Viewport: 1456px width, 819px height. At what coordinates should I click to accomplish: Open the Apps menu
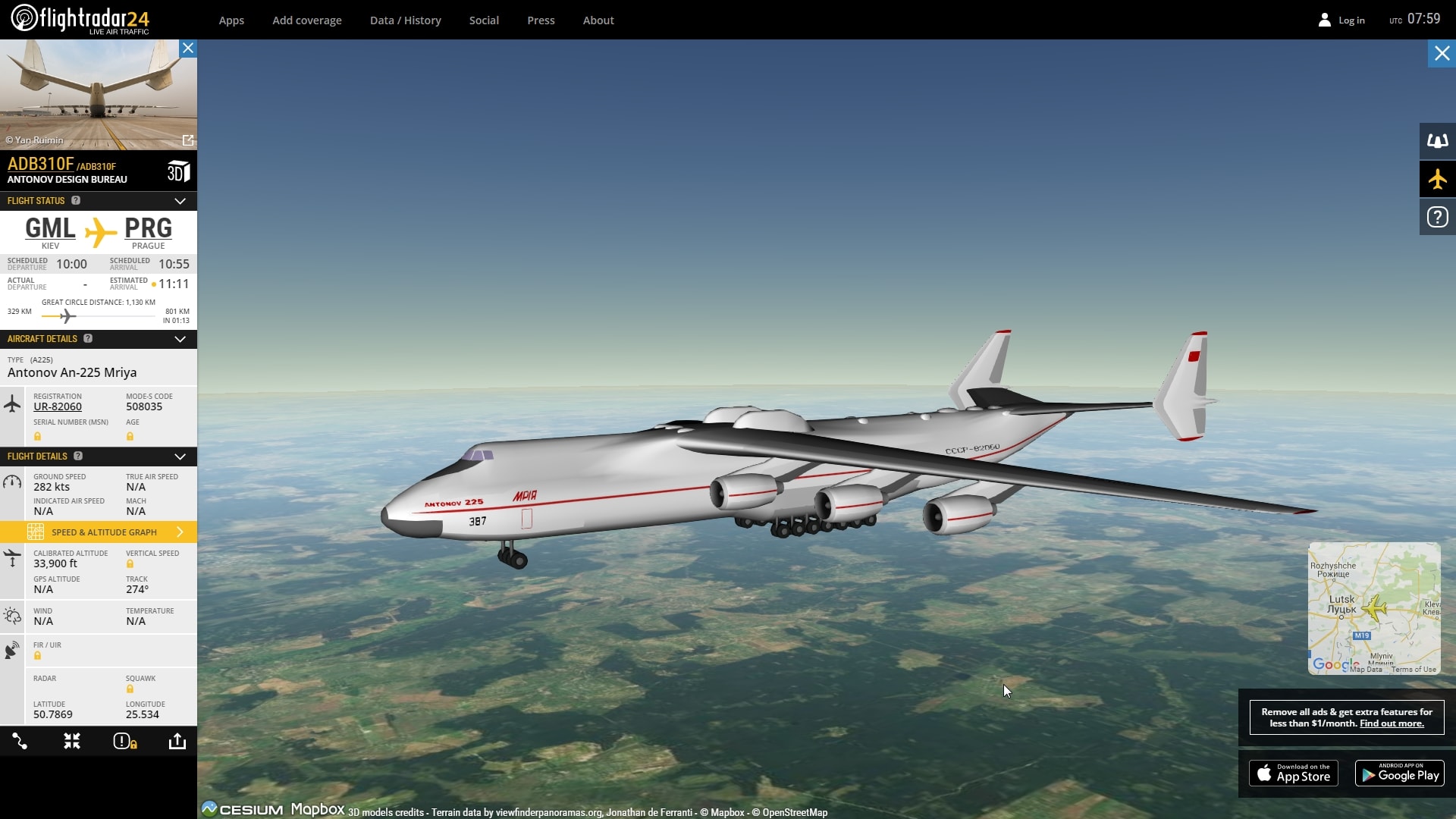tap(231, 20)
